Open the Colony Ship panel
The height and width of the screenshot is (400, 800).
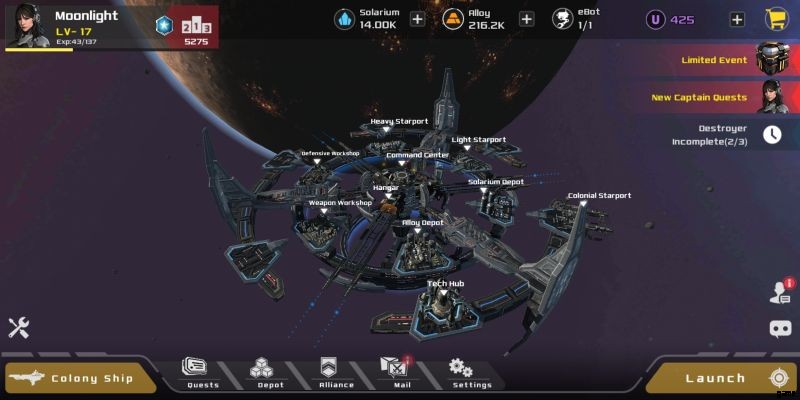(80, 378)
